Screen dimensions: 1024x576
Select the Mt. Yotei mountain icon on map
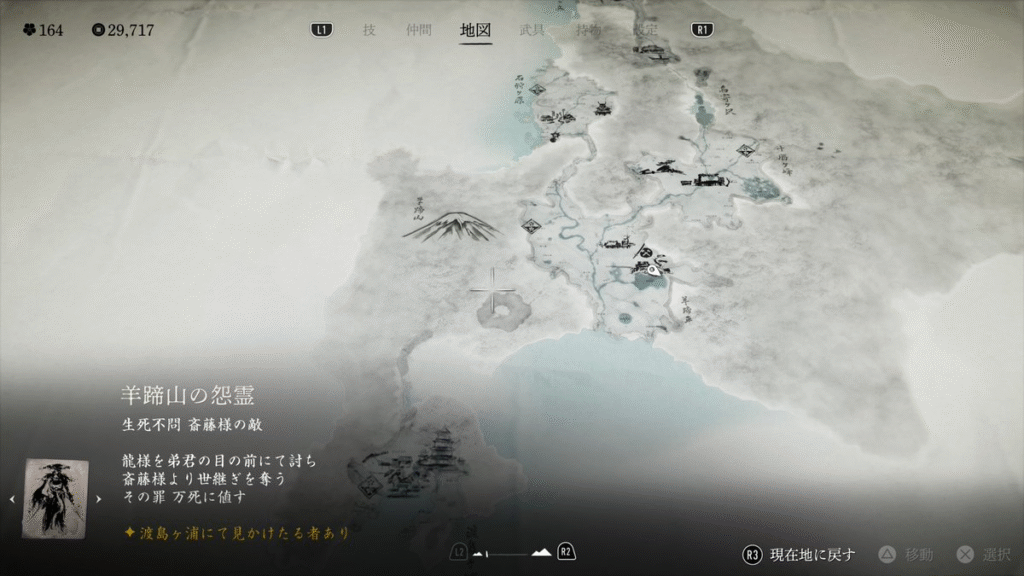(x=451, y=227)
